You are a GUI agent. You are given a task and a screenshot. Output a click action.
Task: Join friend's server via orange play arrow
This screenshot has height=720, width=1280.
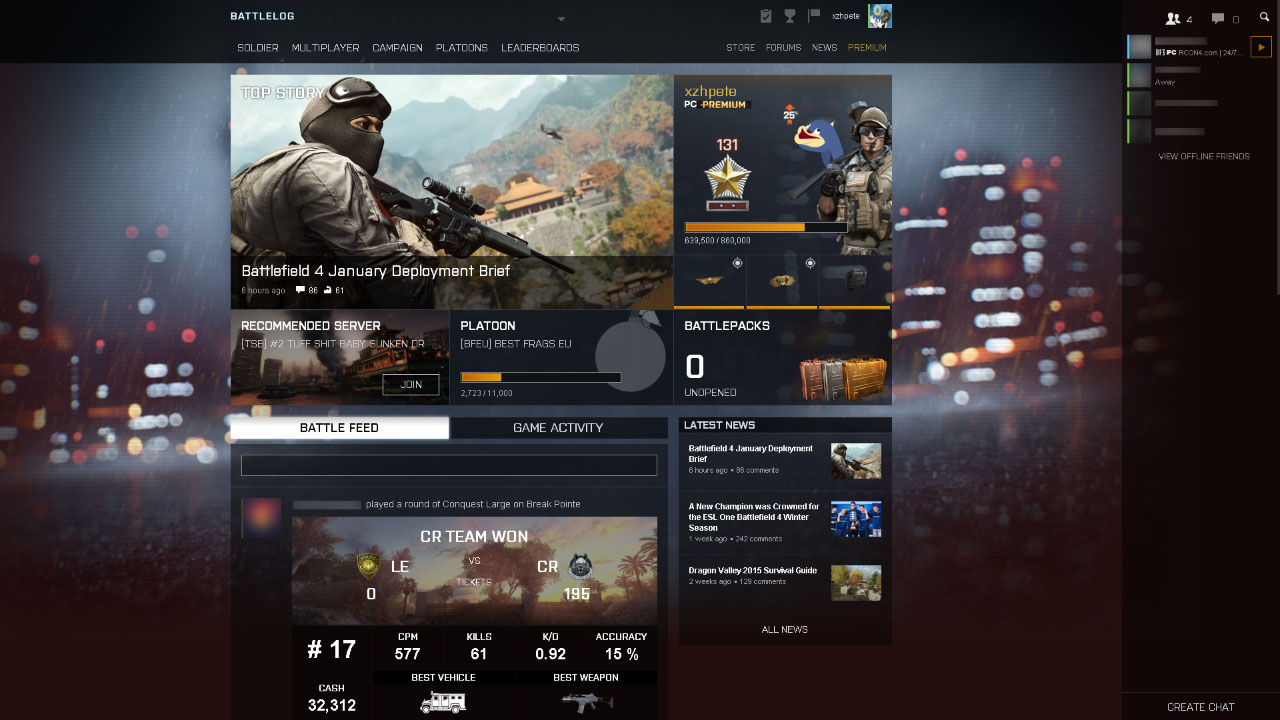1260,46
